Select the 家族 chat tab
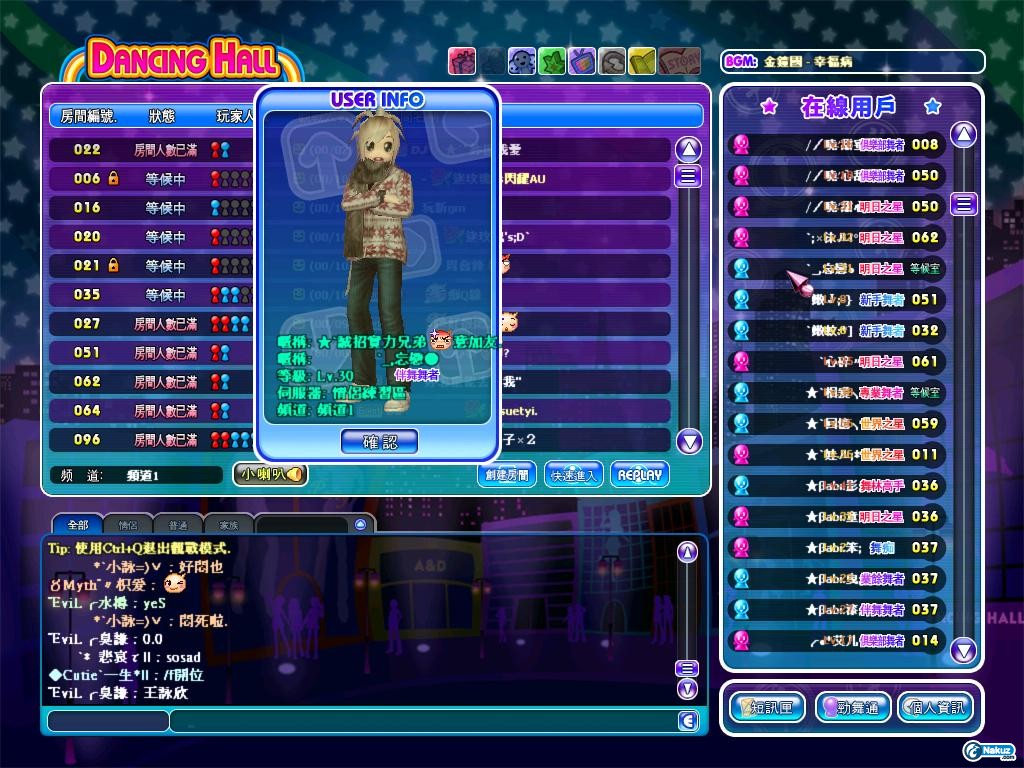Viewport: 1024px width, 768px height. pyautogui.click(x=229, y=524)
